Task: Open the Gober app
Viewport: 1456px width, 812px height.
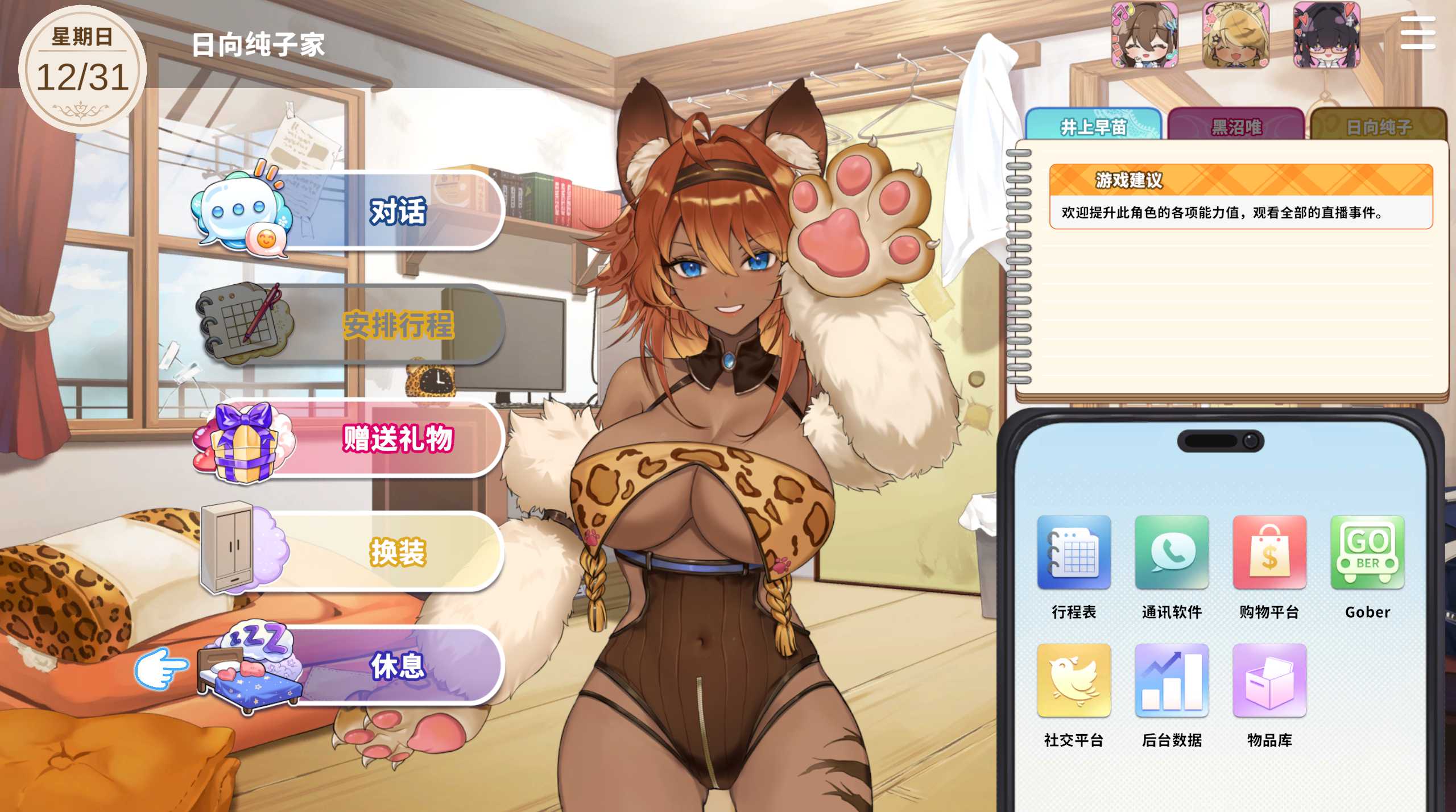Action: (1367, 552)
